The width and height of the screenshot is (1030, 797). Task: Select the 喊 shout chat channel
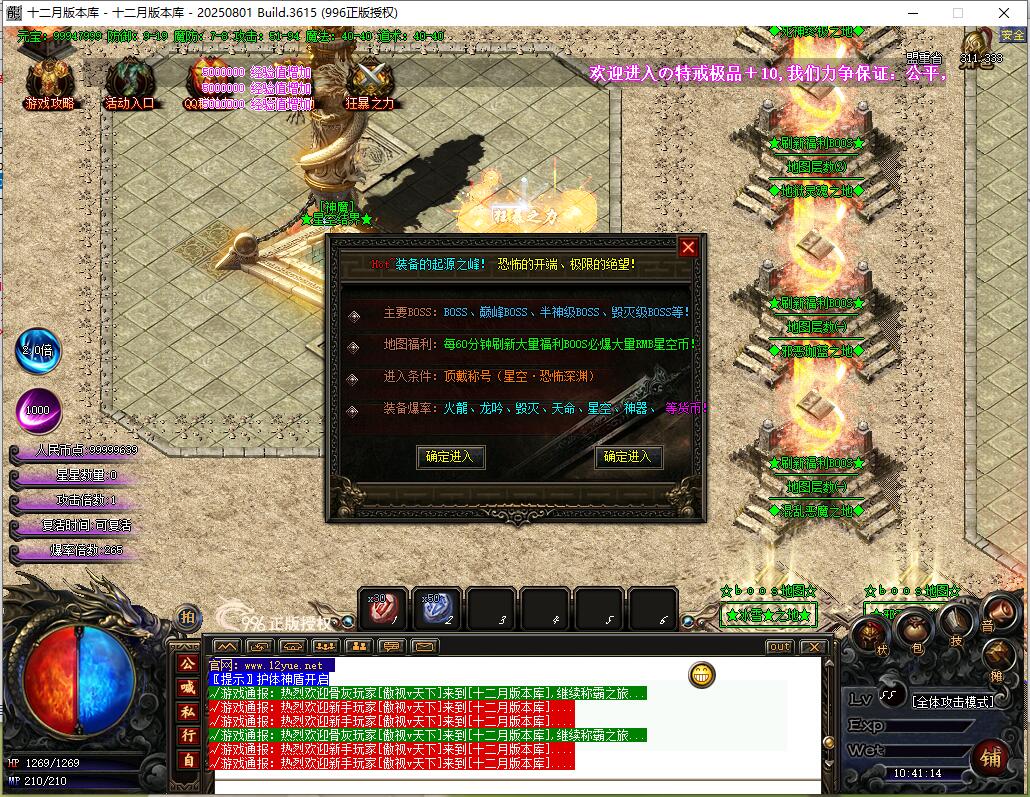[x=187, y=687]
